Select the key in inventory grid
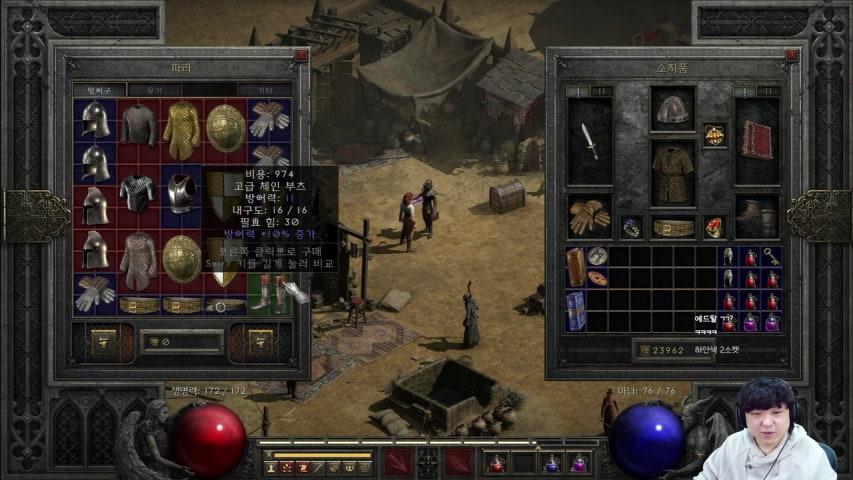 click(772, 256)
